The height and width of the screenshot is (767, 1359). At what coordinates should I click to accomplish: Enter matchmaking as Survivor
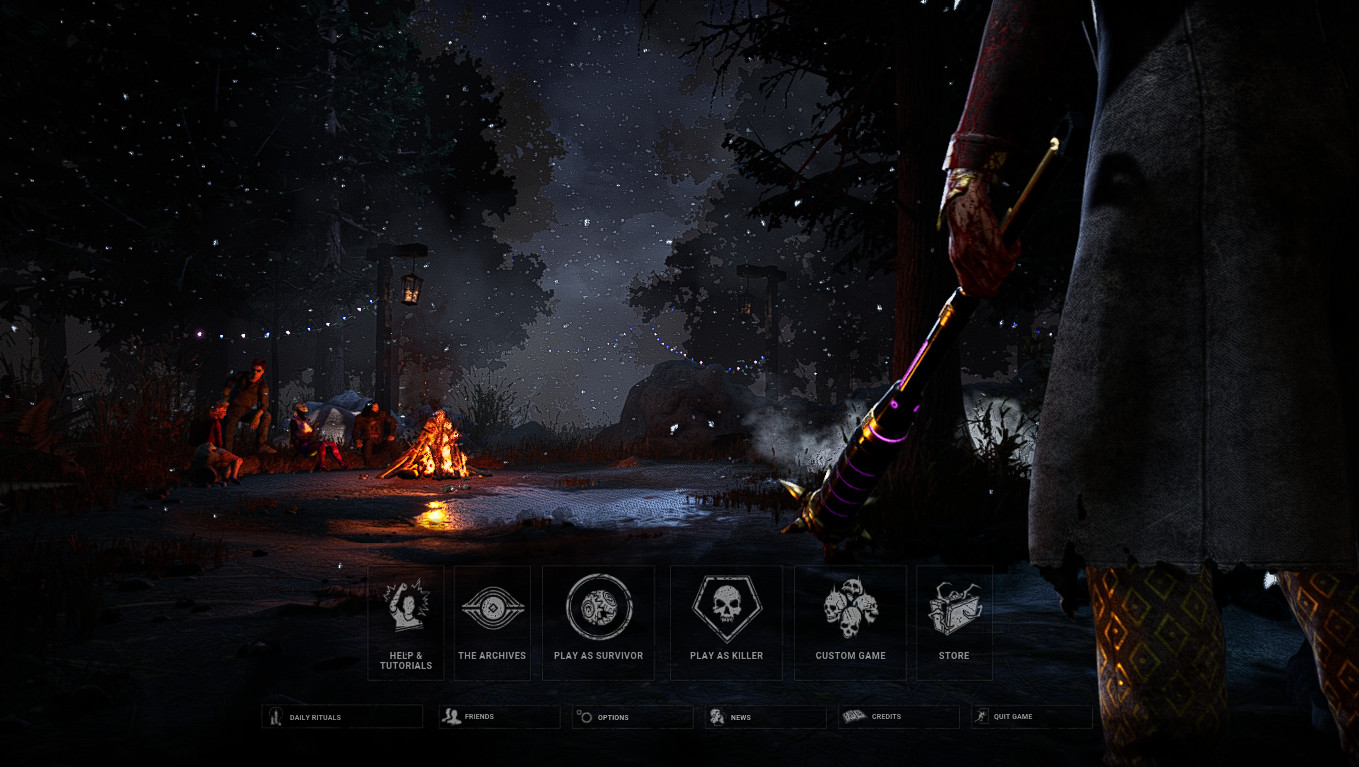click(598, 620)
